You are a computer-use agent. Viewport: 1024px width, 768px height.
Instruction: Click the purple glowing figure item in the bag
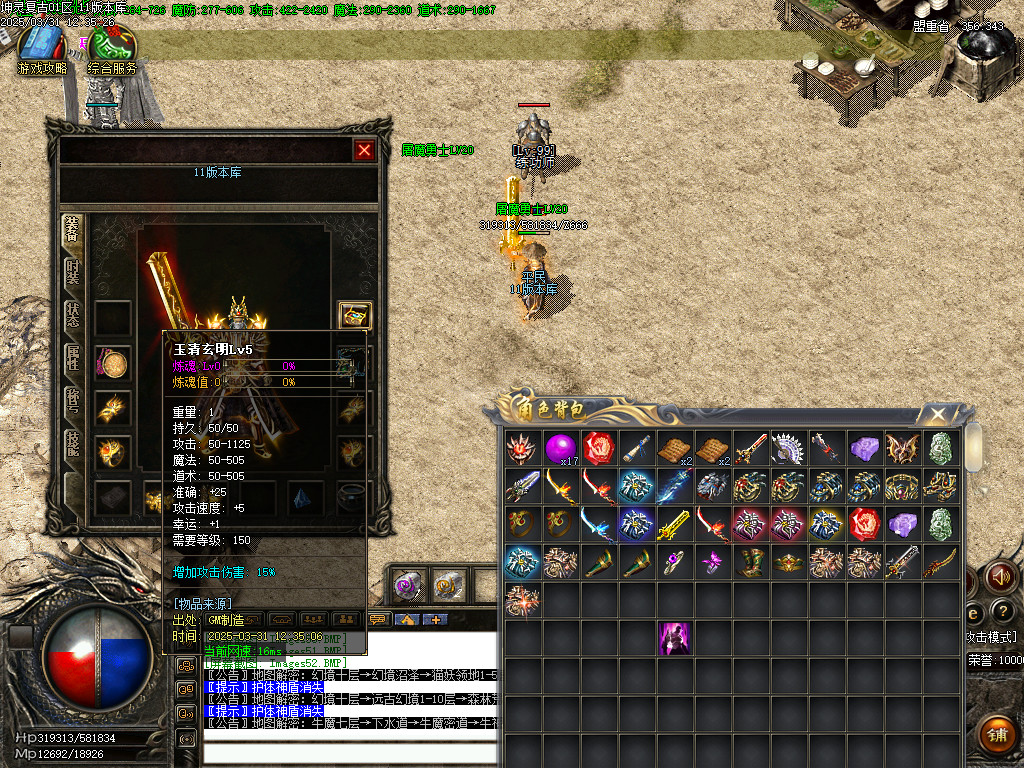(675, 638)
